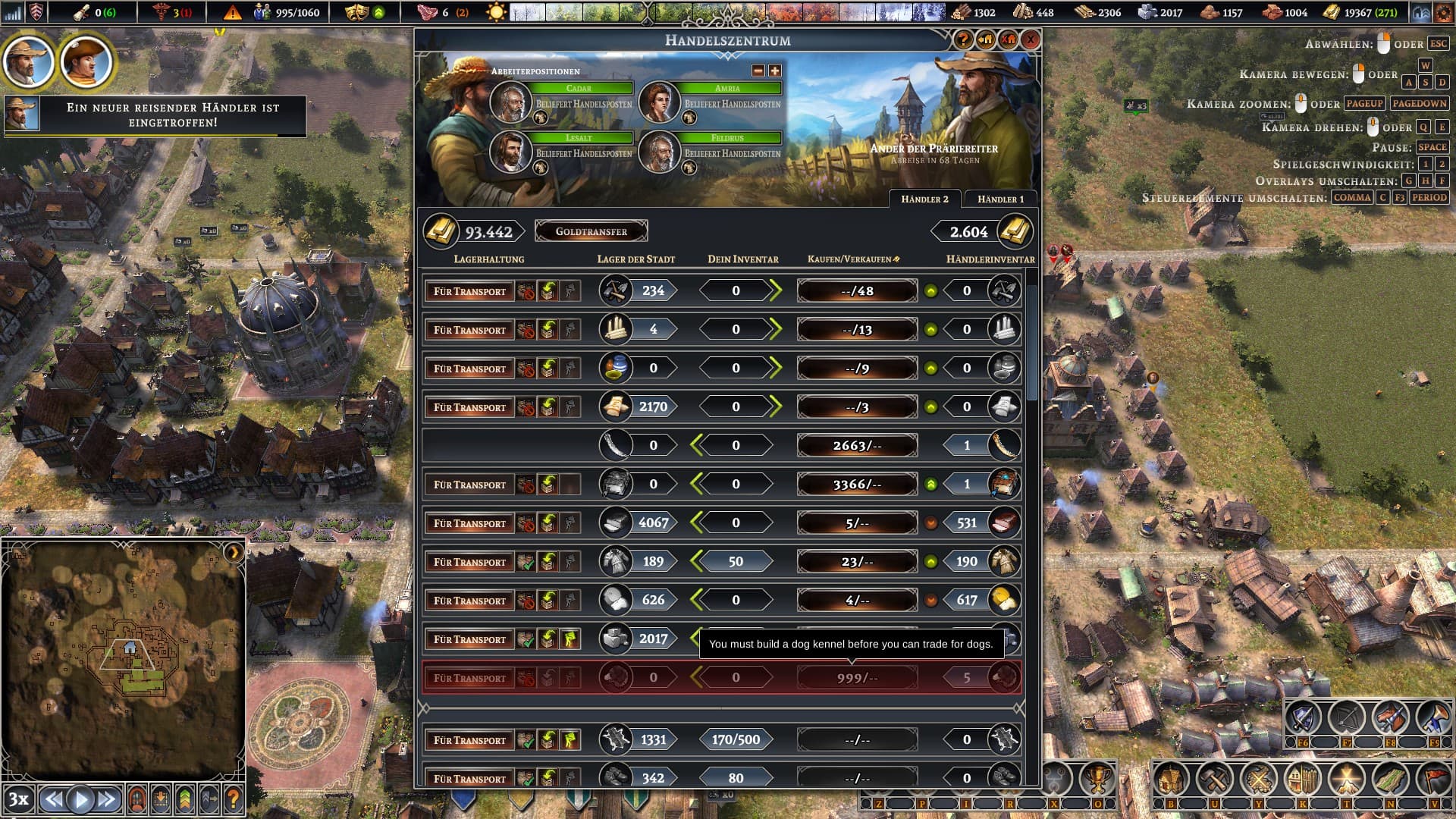The image size is (1456, 819).
Task: Open the orange question mark help icon
Action: point(234,799)
